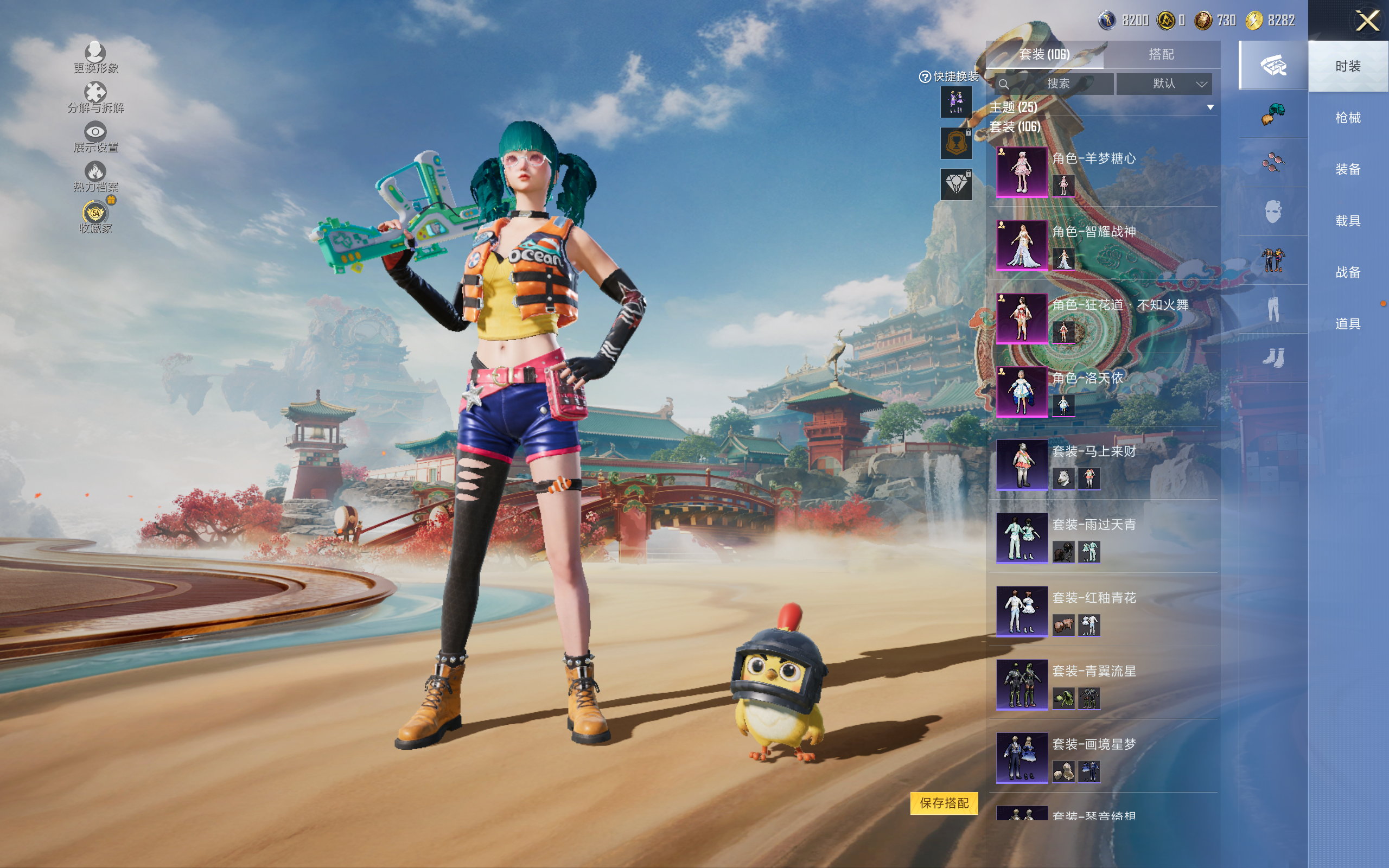Open the 默认 sort dropdown
Image resolution: width=1389 pixels, height=868 pixels.
(1164, 84)
